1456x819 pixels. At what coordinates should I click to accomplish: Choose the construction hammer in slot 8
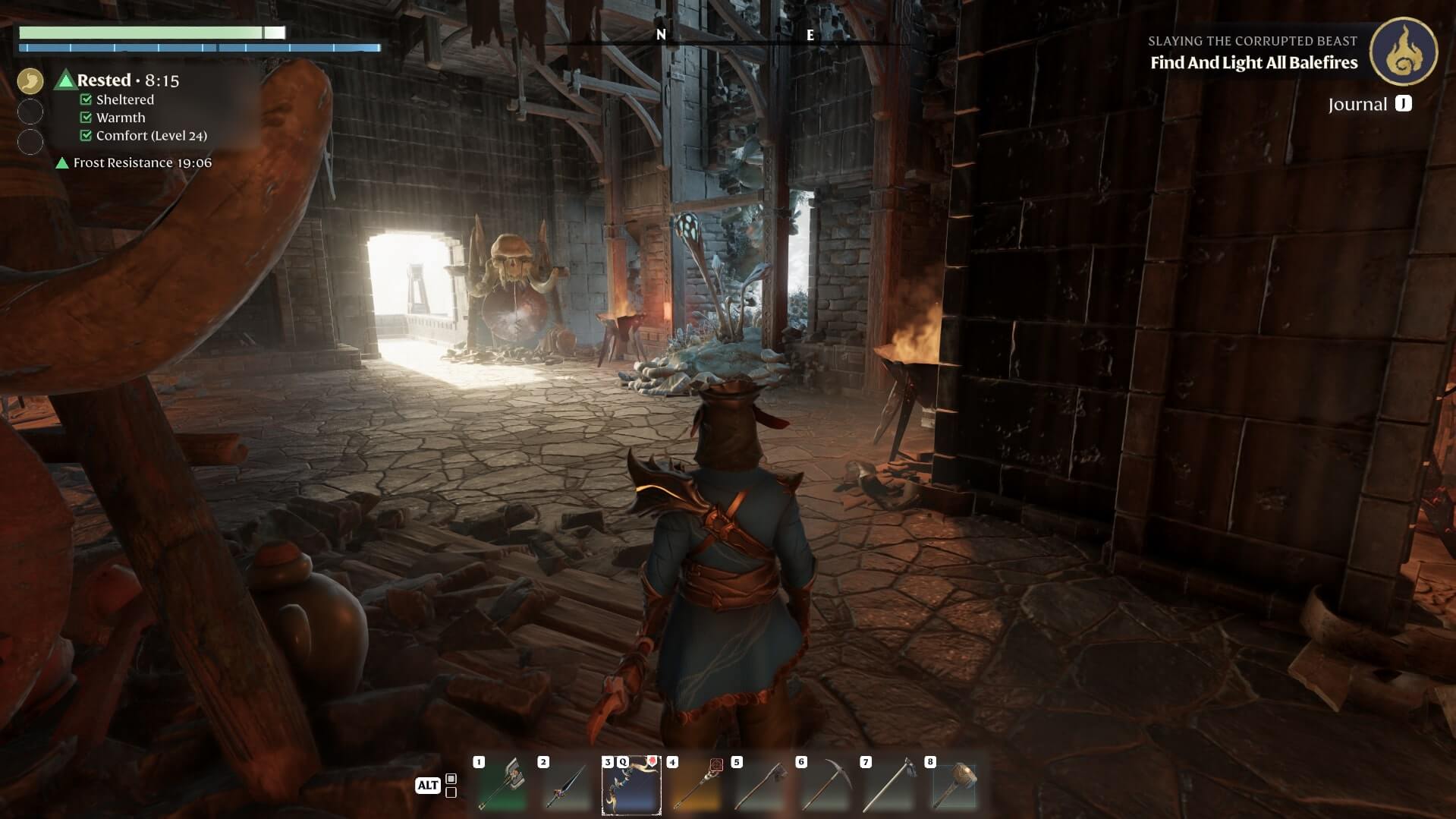[x=954, y=786]
